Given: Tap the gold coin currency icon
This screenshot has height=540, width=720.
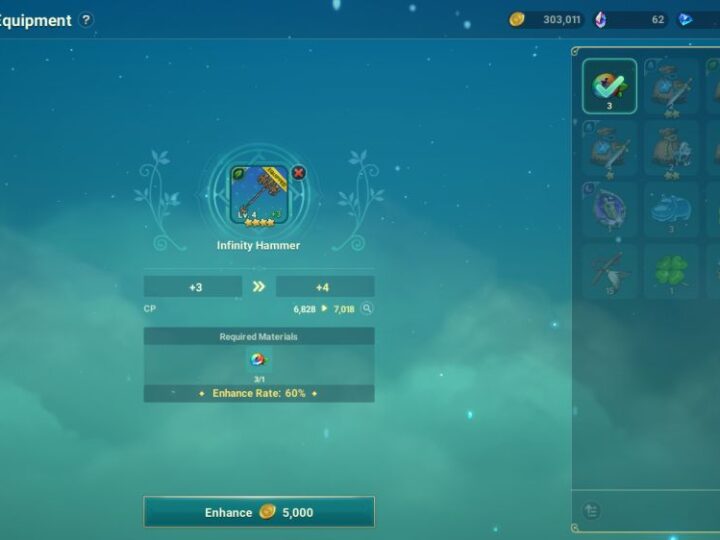Looking at the screenshot, I should (517, 20).
